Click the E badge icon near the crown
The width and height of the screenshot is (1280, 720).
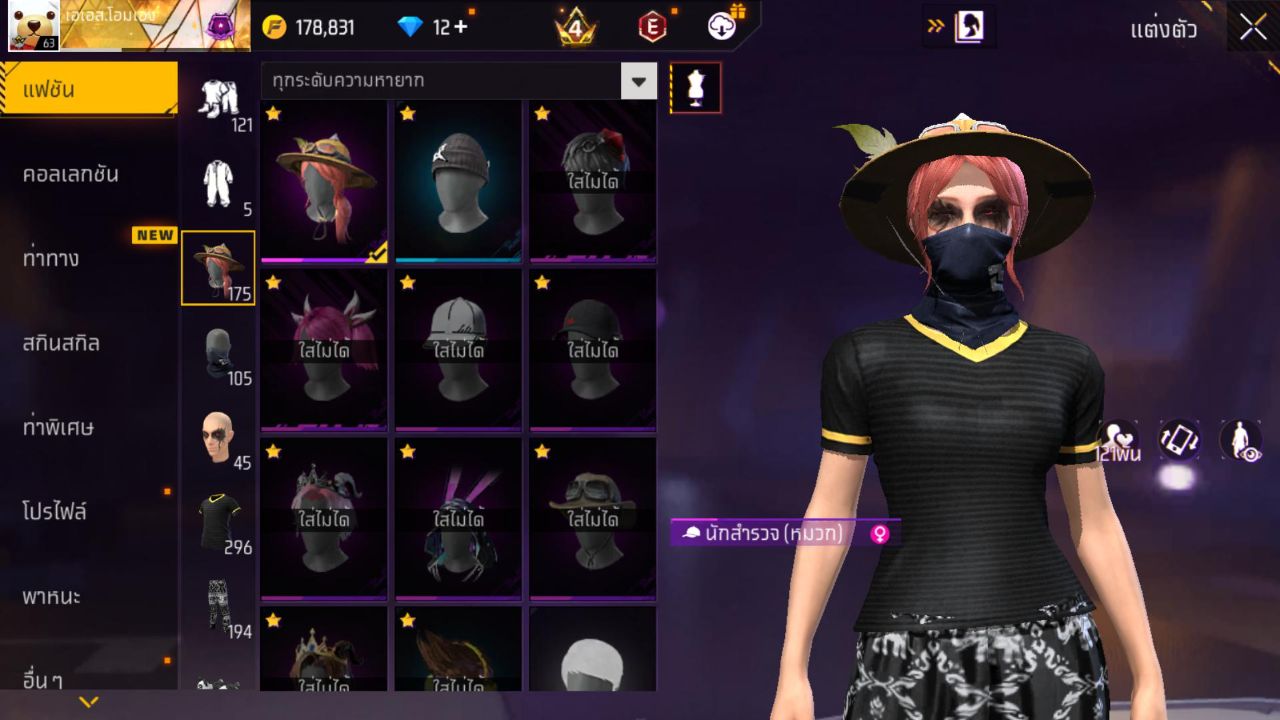click(654, 27)
